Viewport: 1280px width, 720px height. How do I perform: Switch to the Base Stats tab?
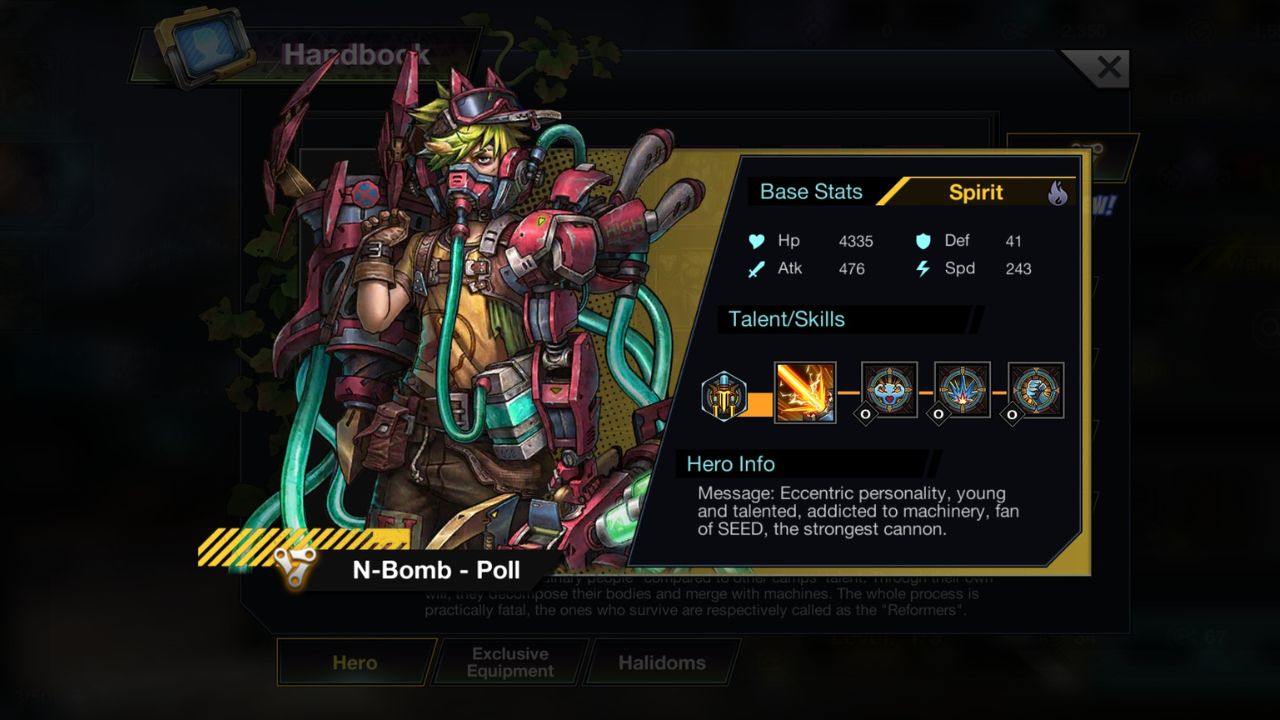[x=811, y=192]
